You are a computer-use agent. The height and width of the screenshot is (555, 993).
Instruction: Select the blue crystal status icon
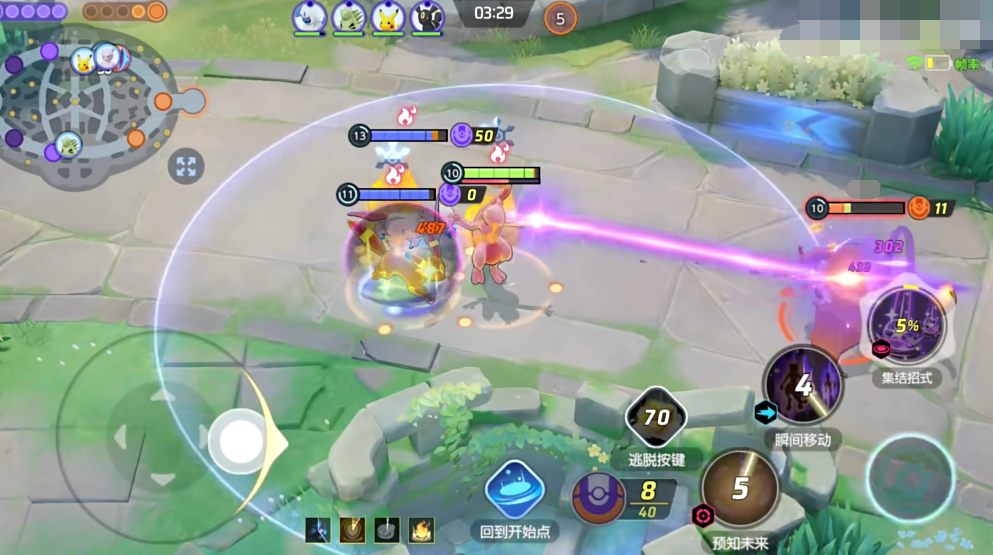tap(317, 529)
